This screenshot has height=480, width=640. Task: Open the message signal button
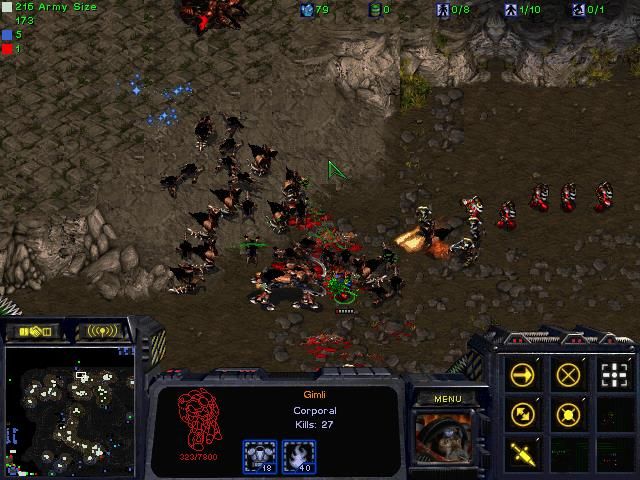coord(104,331)
